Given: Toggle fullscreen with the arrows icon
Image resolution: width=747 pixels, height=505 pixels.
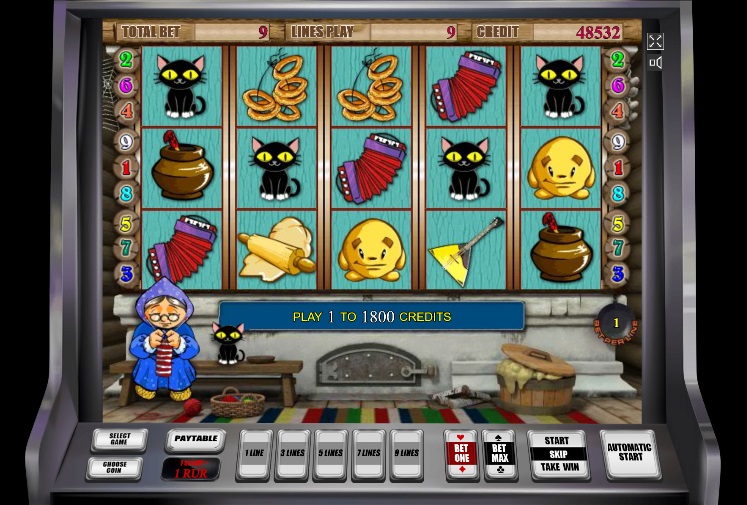Looking at the screenshot, I should (655, 41).
